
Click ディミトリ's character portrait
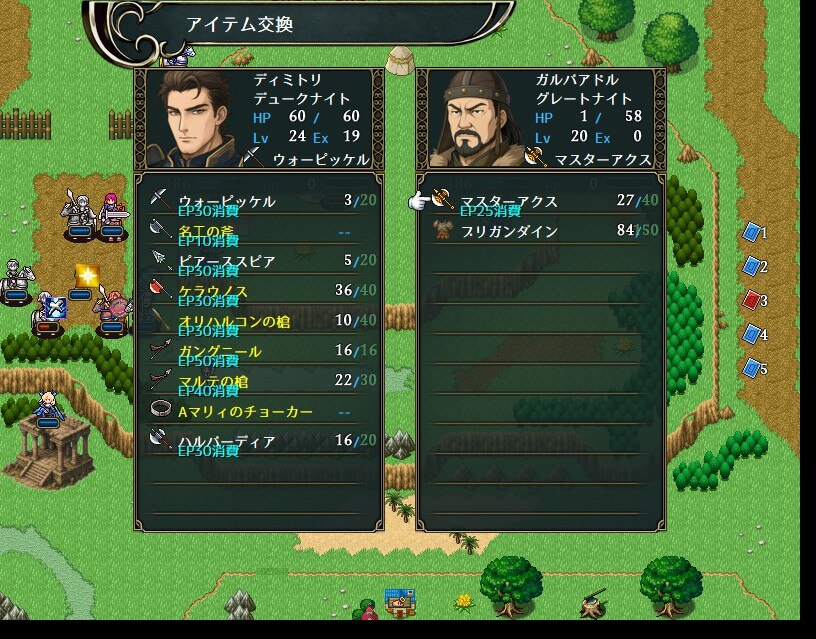click(x=194, y=118)
